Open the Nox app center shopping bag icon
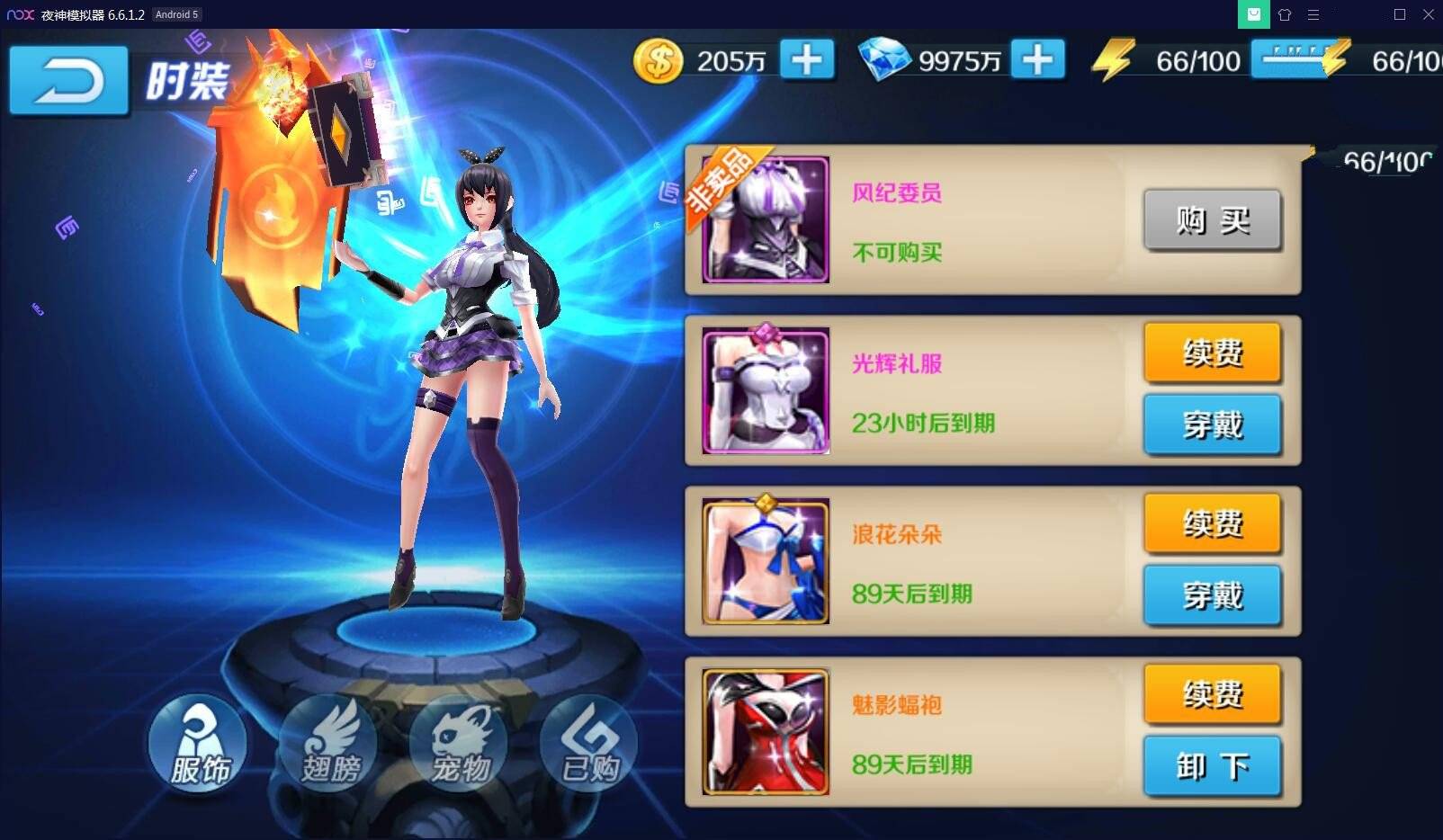This screenshot has width=1443, height=840. pos(1254,14)
